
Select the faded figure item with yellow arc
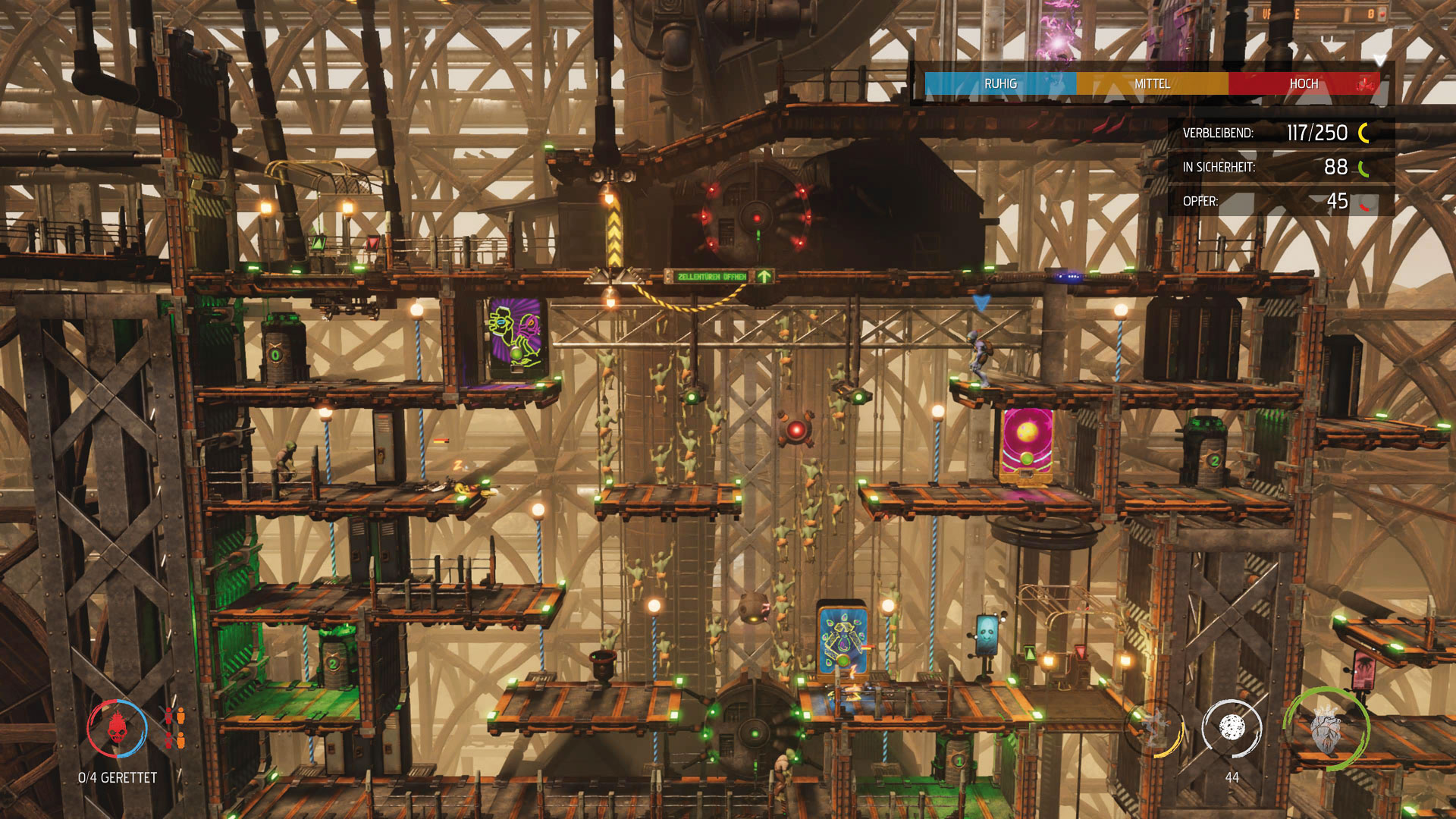[x=1155, y=730]
